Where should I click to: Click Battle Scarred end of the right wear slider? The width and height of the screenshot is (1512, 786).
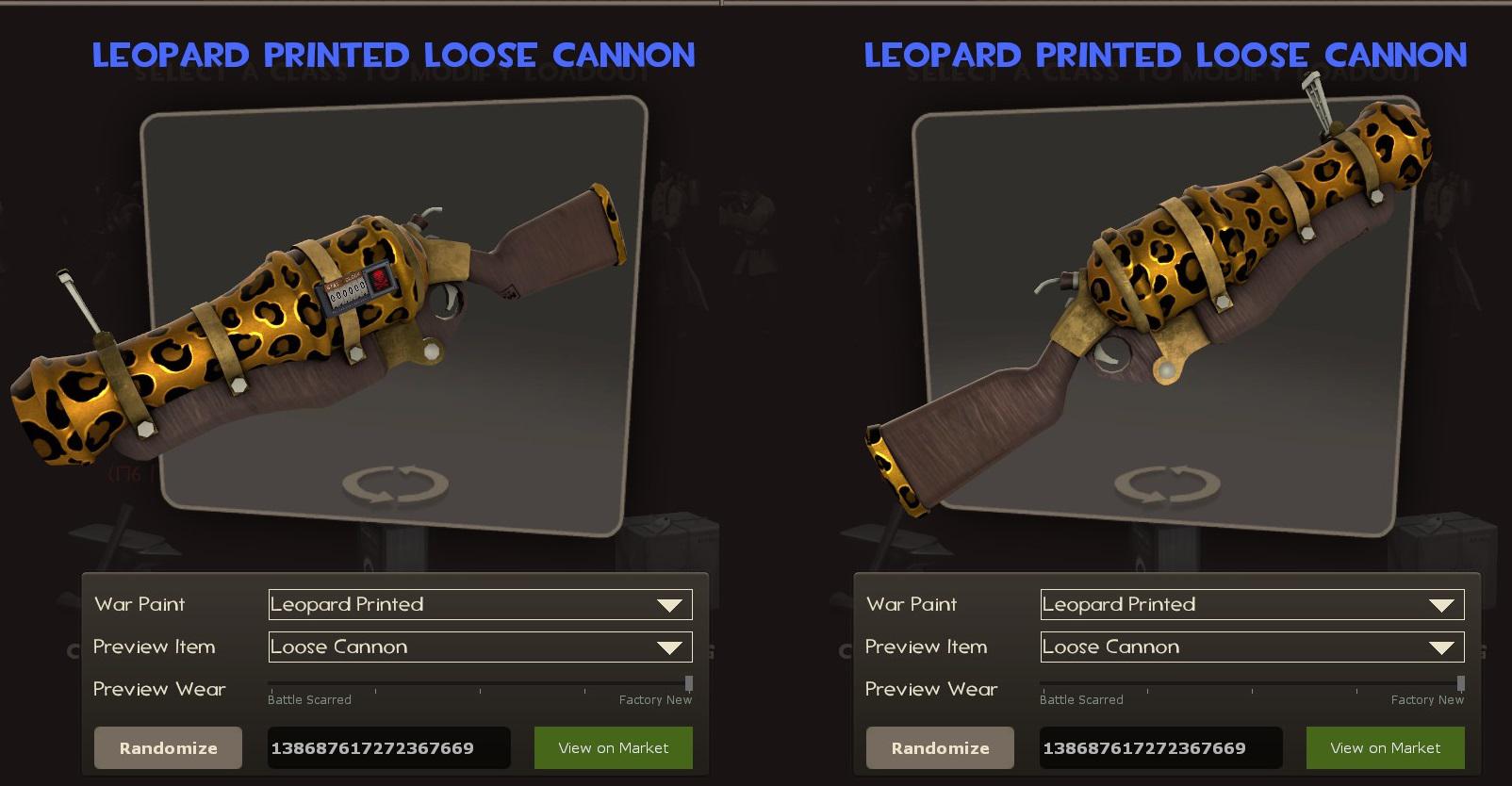point(1042,683)
